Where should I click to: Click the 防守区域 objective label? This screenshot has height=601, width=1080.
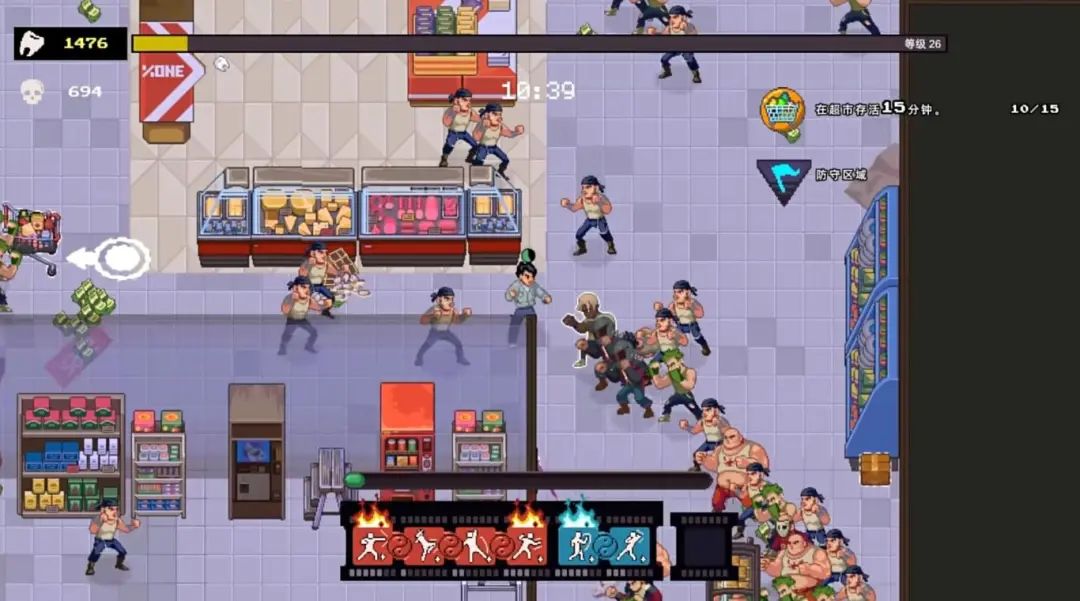click(x=840, y=175)
